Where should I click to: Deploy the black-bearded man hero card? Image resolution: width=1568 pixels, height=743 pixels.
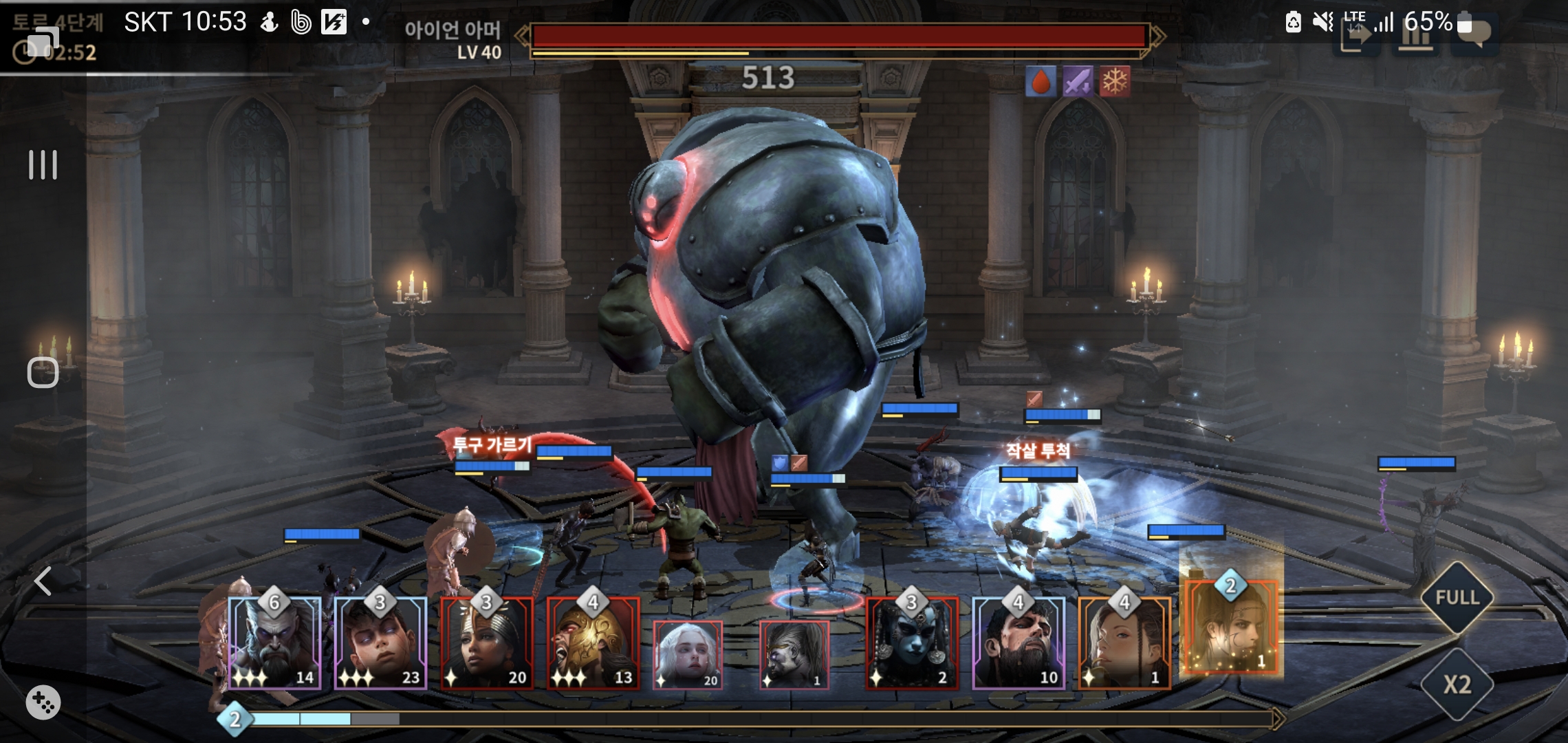point(1018,643)
